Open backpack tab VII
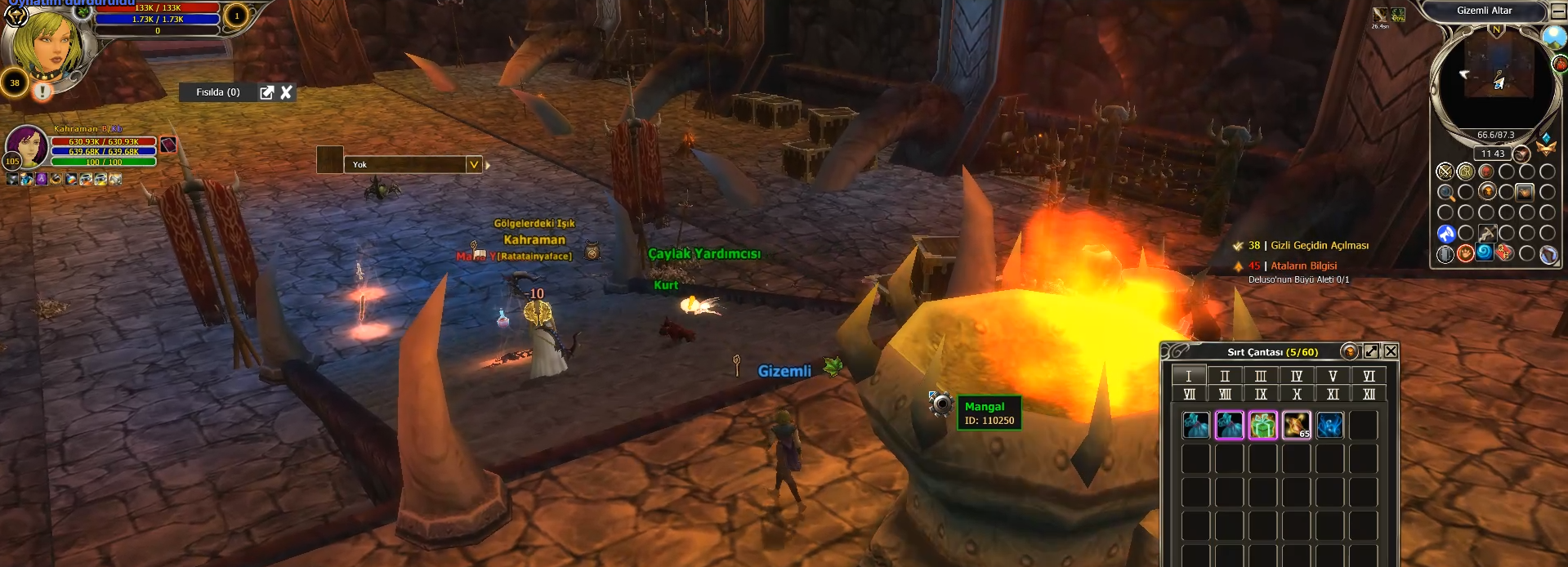This screenshot has height=567, width=1568. (1189, 395)
